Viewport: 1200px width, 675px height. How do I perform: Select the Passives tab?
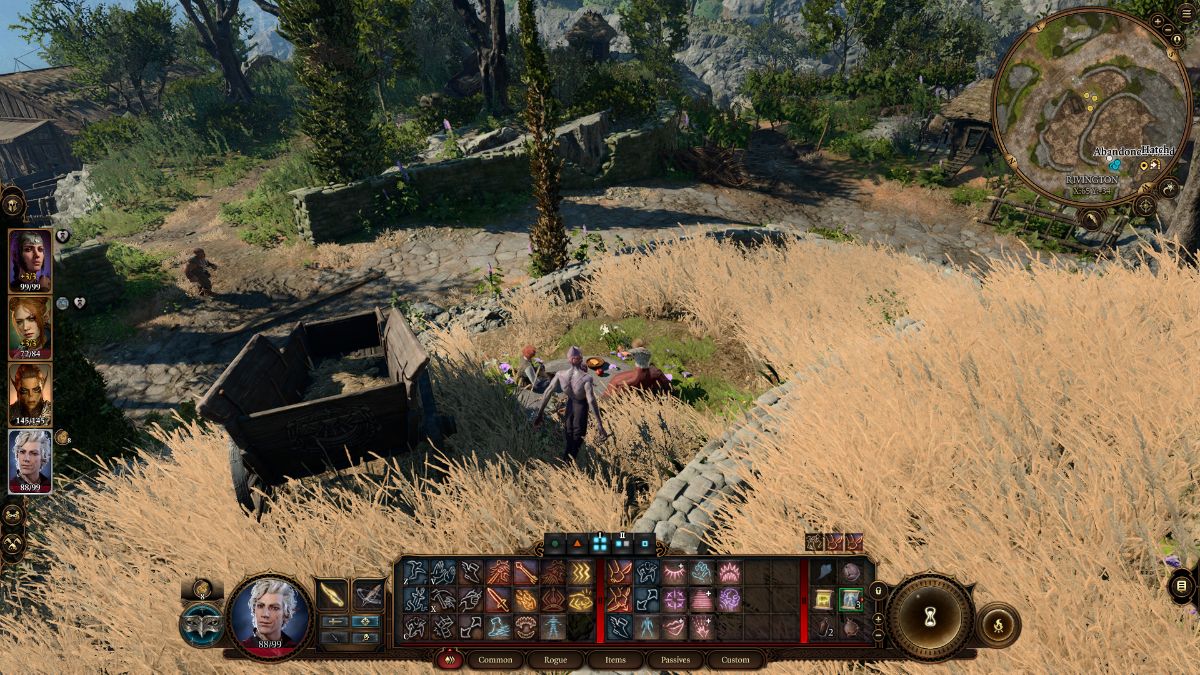coord(676,660)
